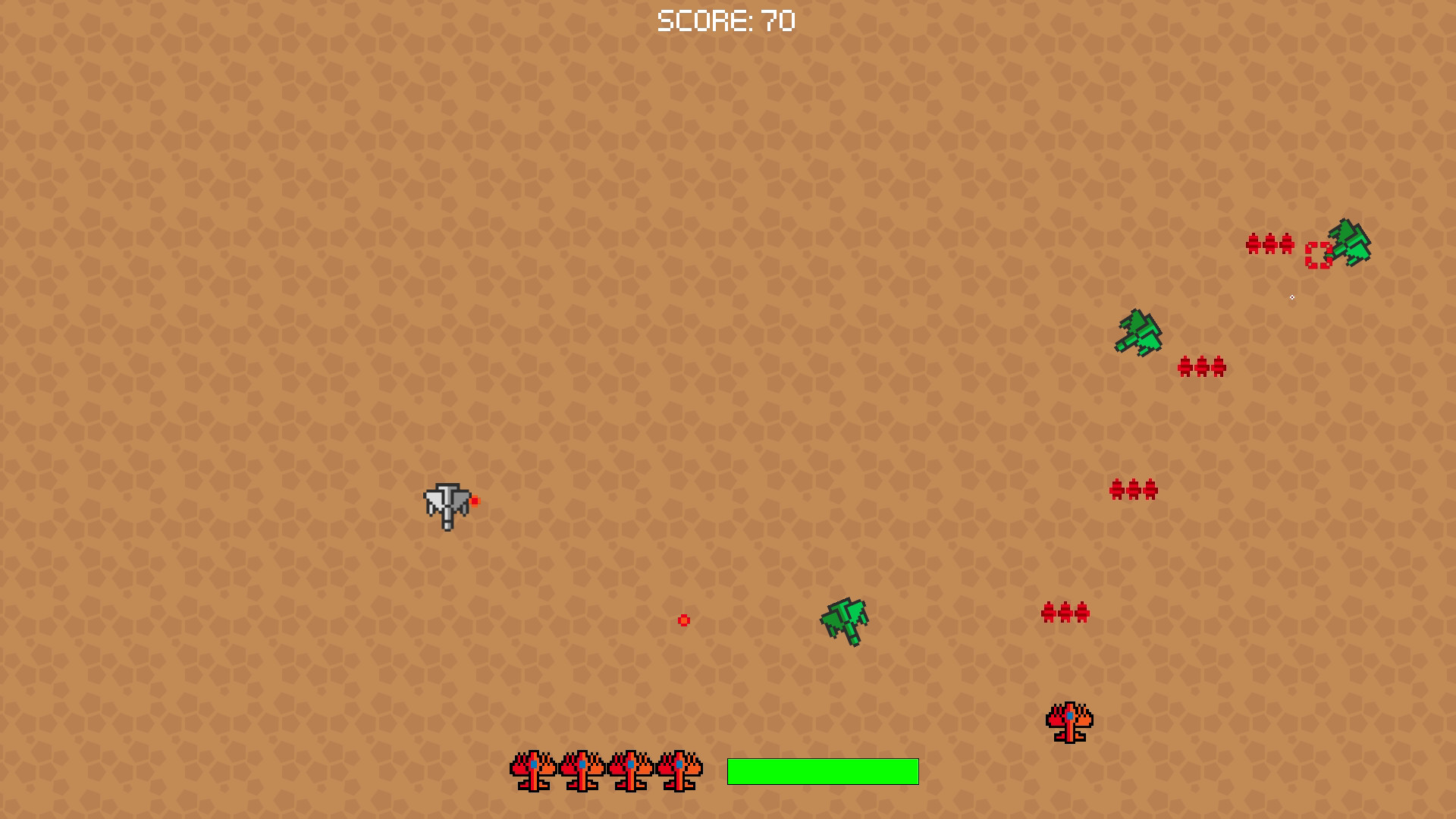This screenshot has width=1456, height=819.
Task: Select the player's gray ship sprite
Action: (x=447, y=503)
